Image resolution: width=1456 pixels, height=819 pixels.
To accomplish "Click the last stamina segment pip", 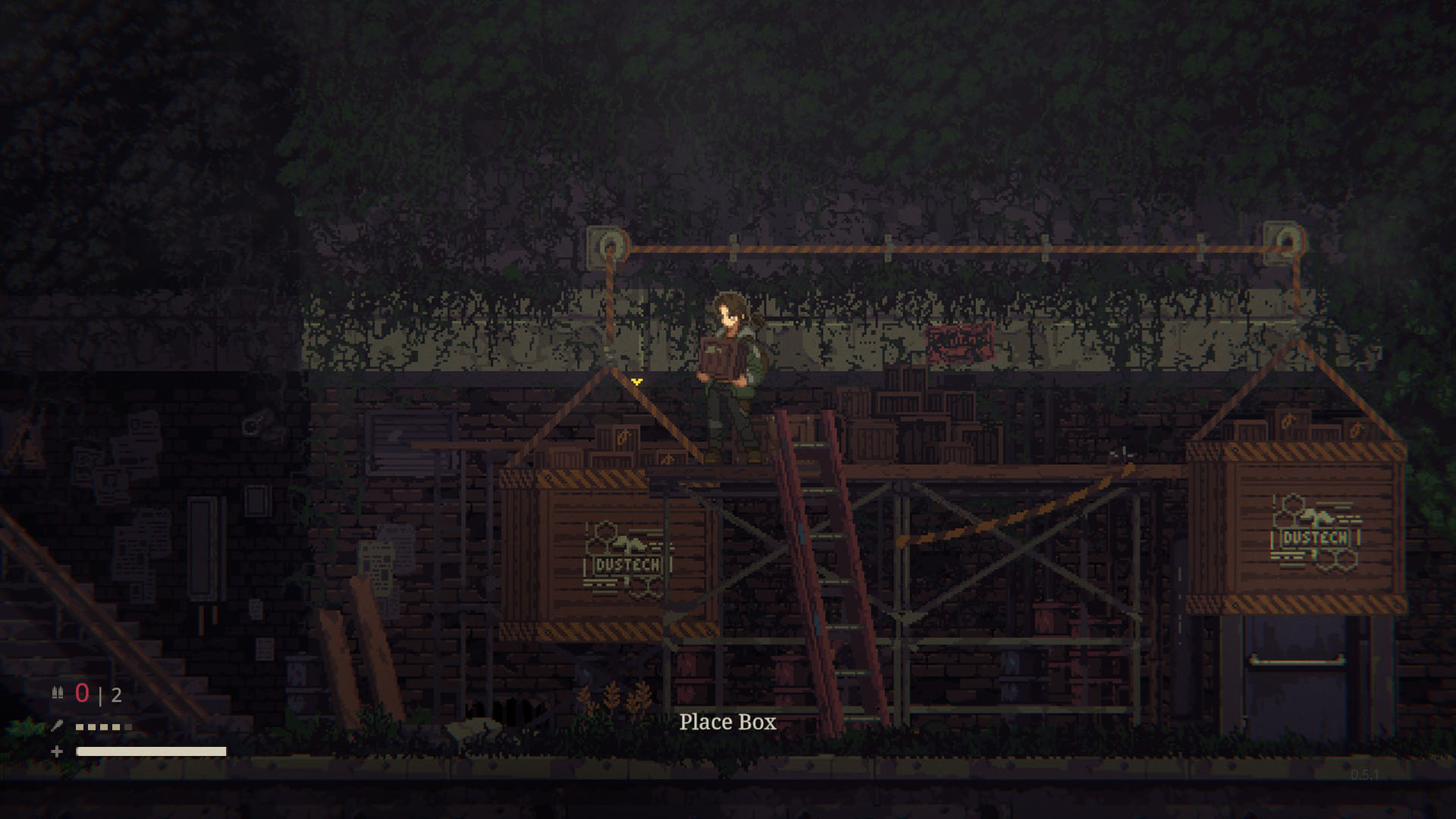I will (x=127, y=726).
